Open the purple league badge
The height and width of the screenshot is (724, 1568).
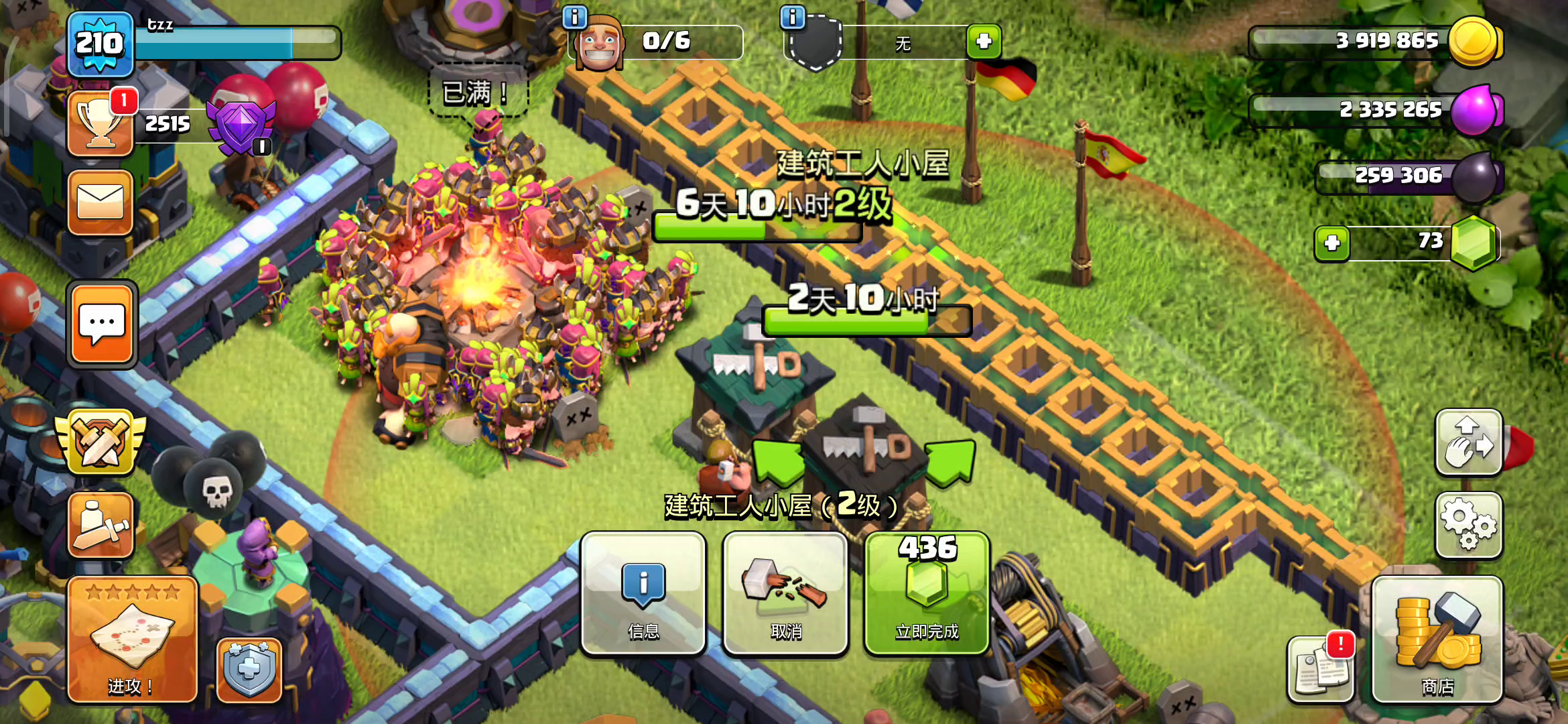[241, 126]
